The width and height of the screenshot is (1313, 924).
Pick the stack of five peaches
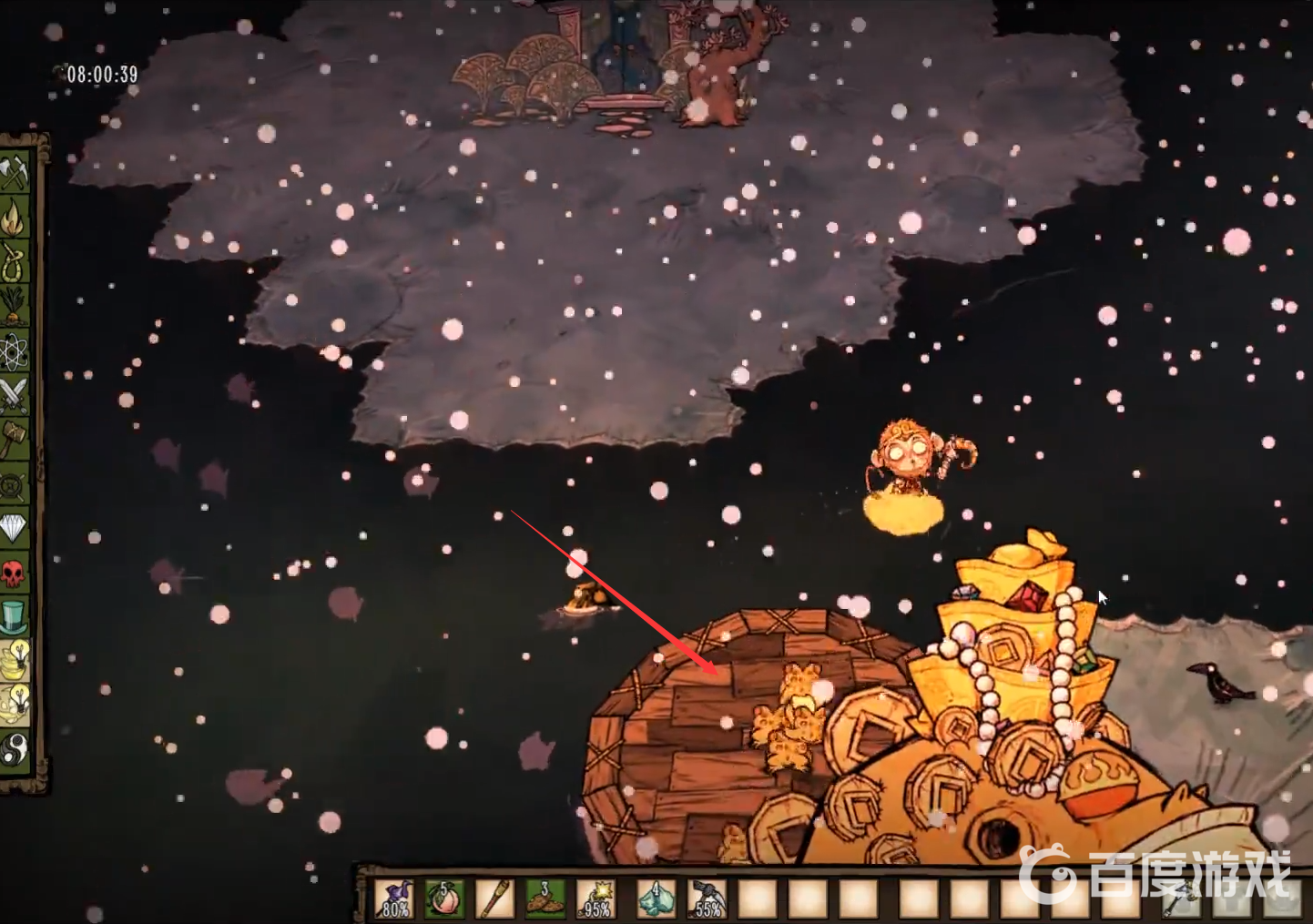pyautogui.click(x=445, y=899)
